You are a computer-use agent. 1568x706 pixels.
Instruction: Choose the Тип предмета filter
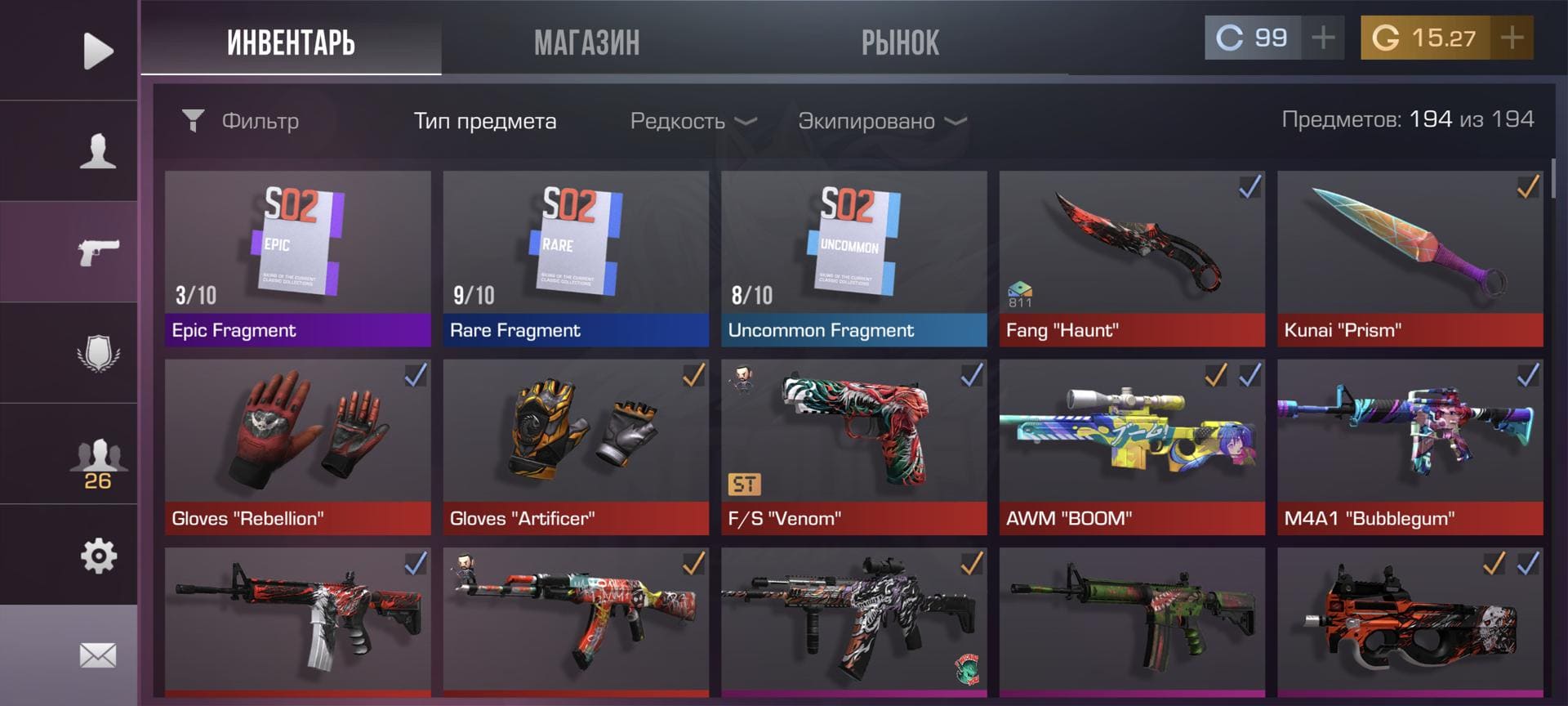[x=484, y=122]
